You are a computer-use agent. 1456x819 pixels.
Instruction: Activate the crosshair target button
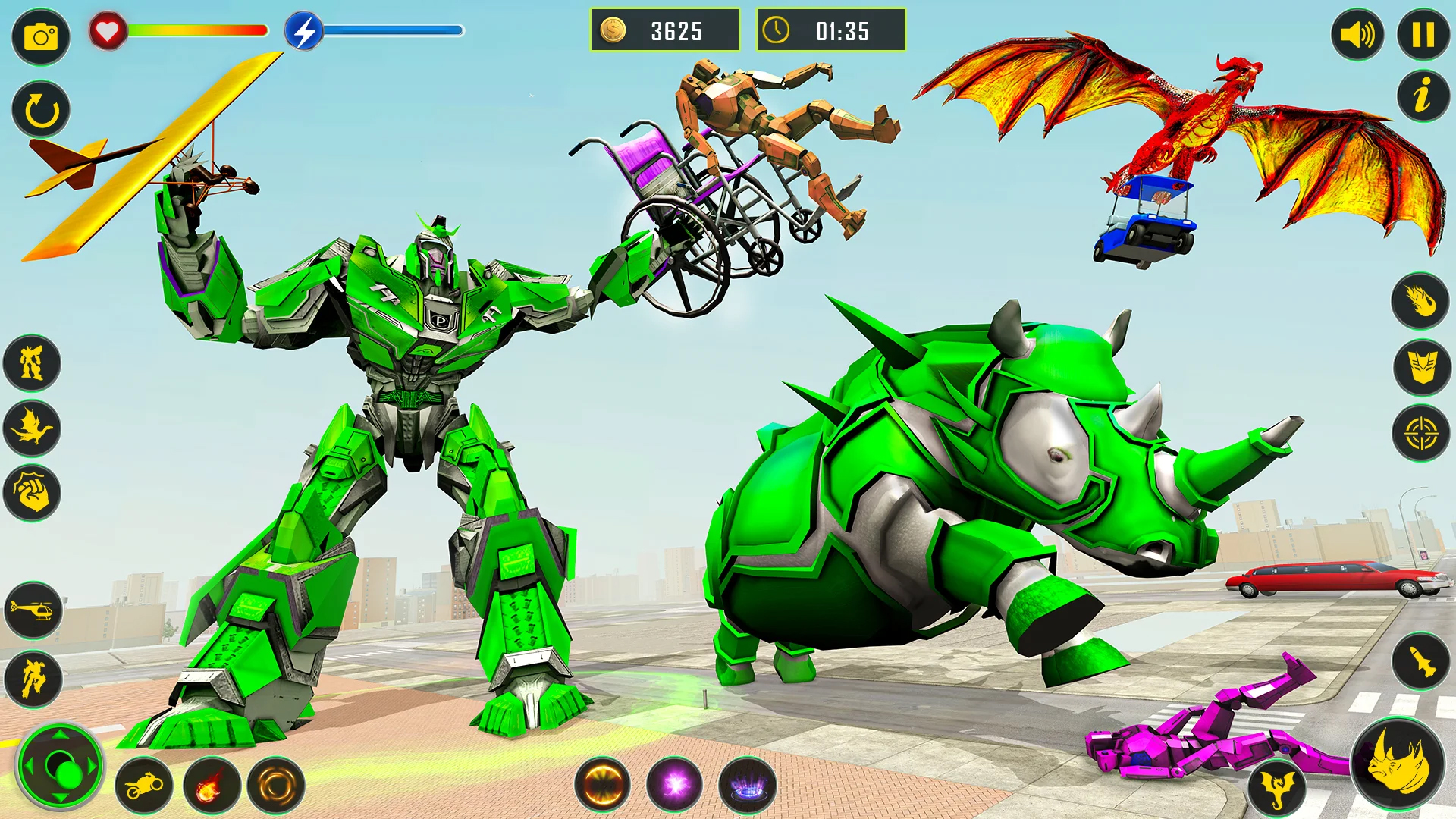pyautogui.click(x=1420, y=434)
